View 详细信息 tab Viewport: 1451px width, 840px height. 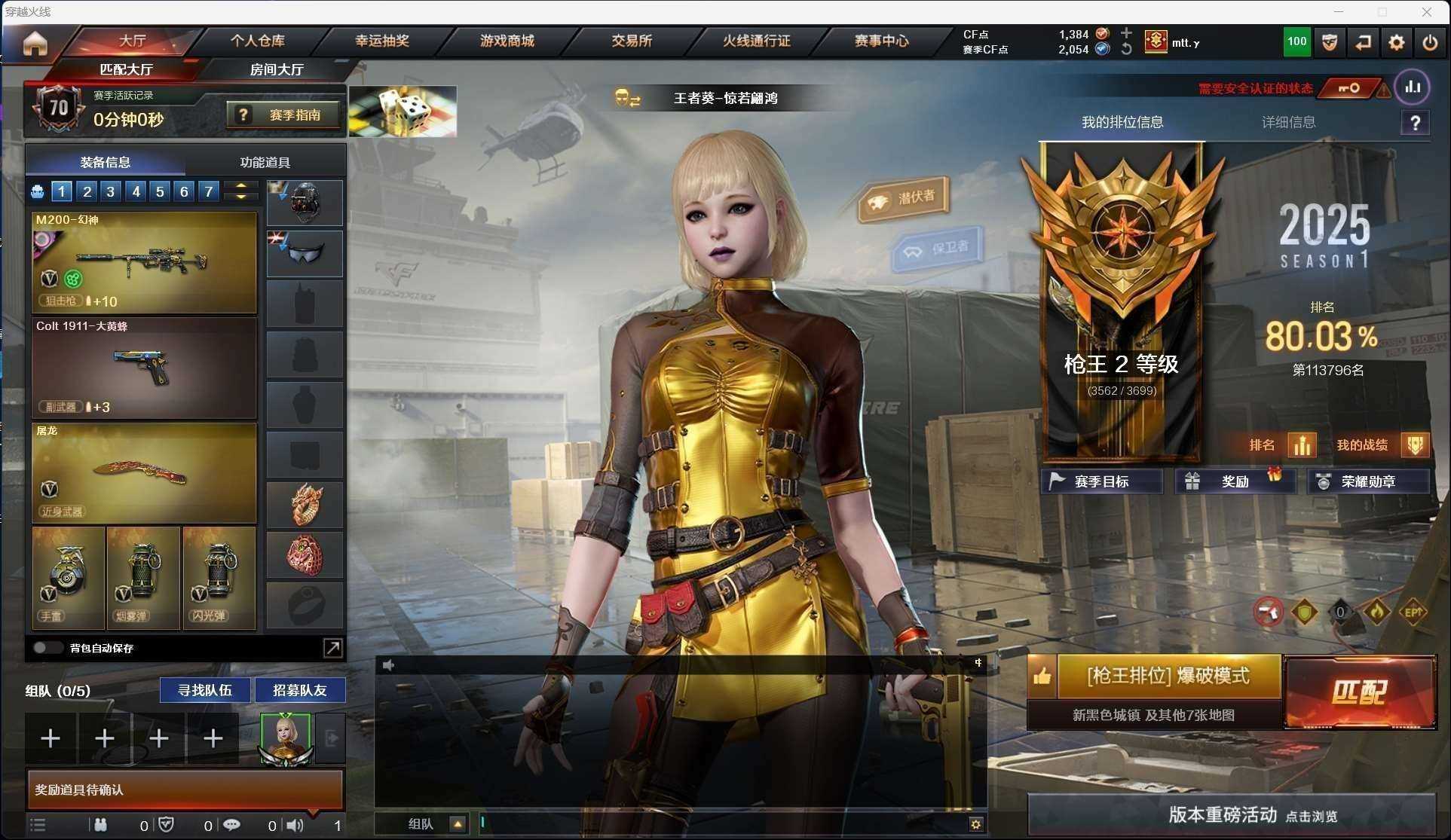(x=1288, y=122)
